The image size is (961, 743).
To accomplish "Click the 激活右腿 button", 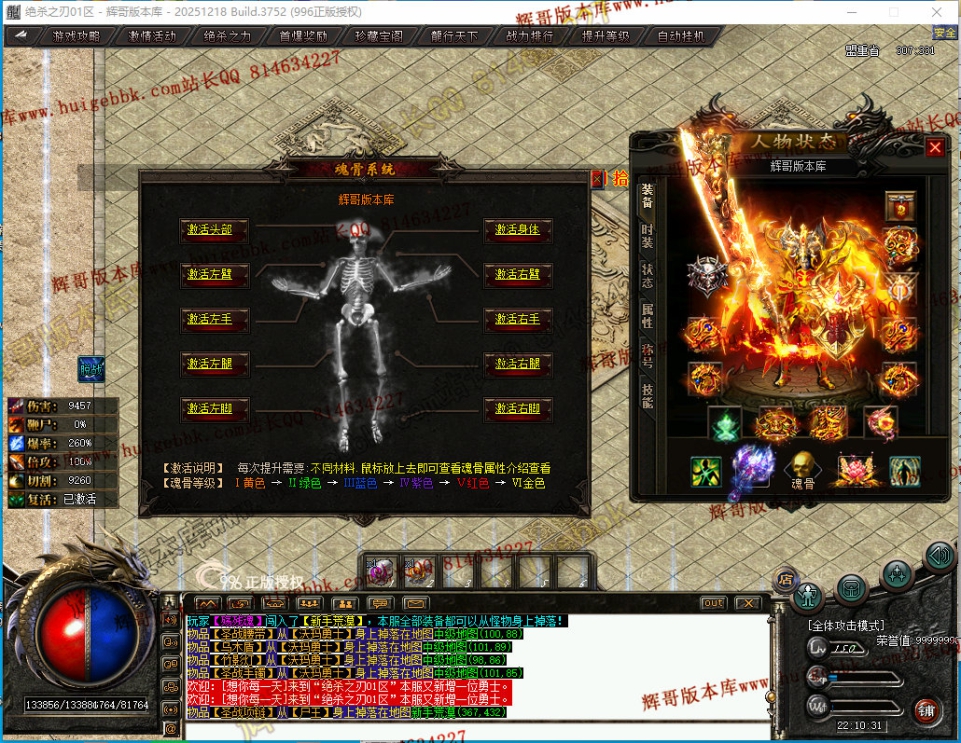I will [x=517, y=364].
